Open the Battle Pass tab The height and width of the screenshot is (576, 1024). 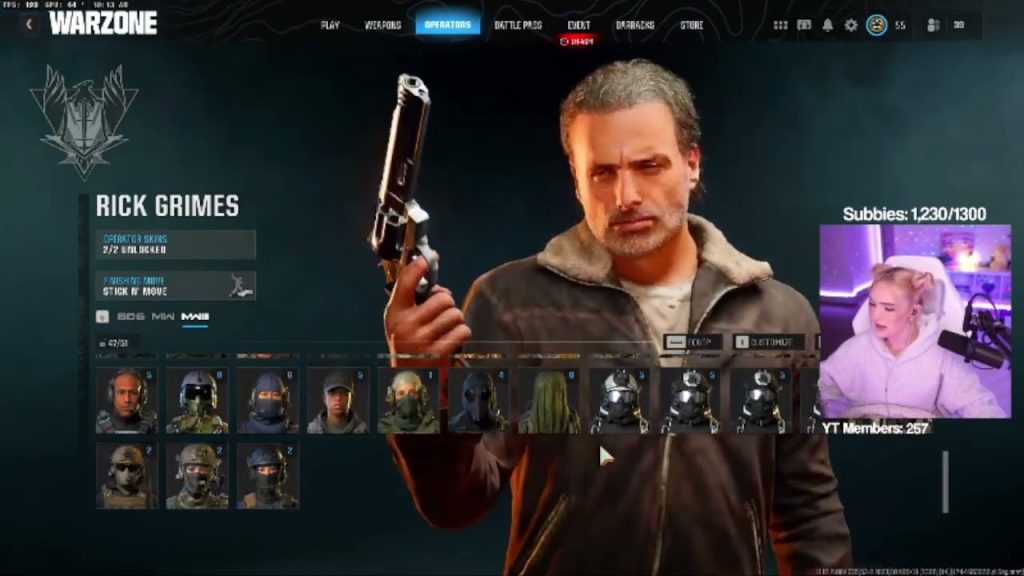coord(518,25)
